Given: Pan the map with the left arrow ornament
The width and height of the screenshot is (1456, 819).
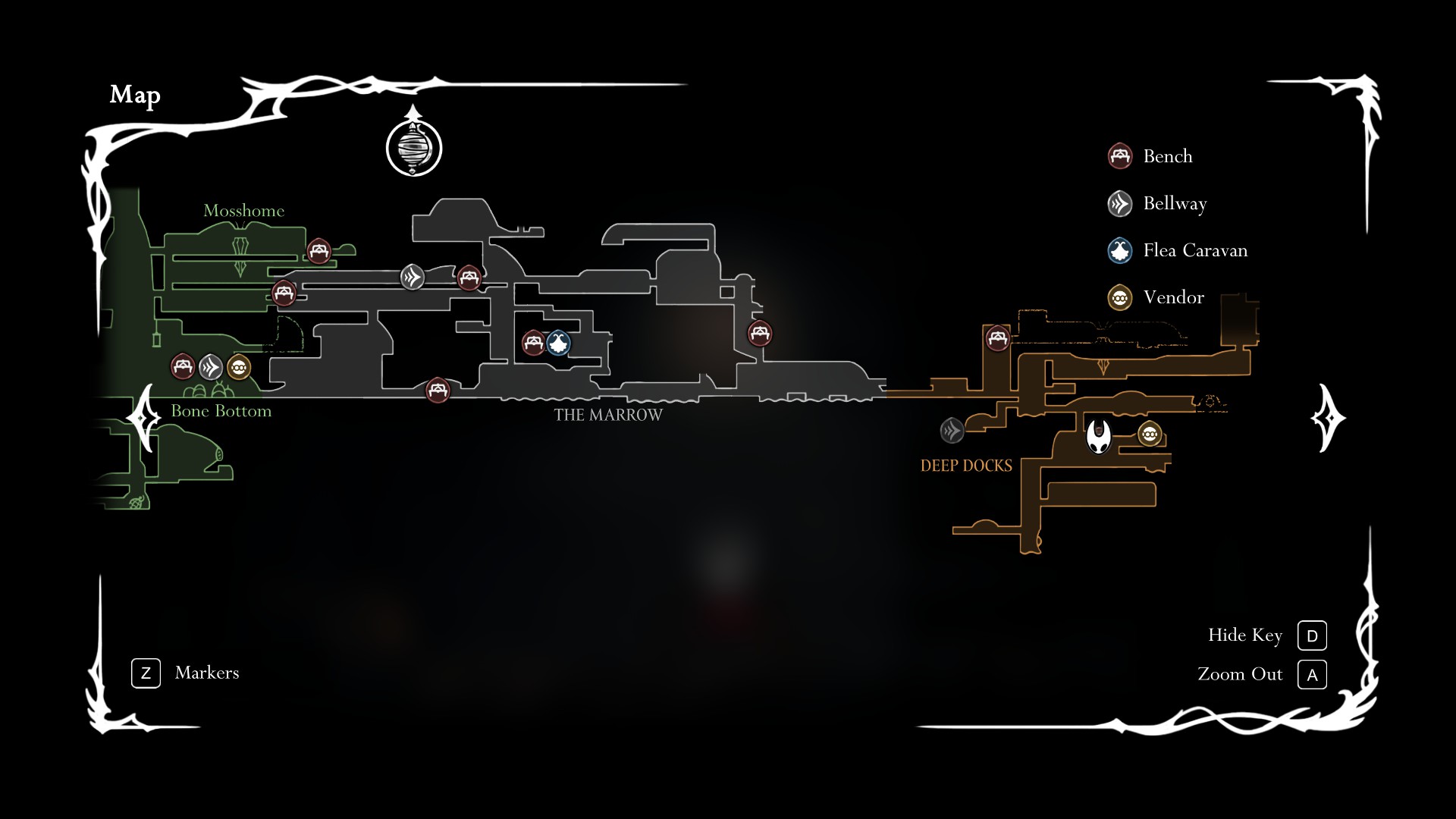Looking at the screenshot, I should [143, 418].
